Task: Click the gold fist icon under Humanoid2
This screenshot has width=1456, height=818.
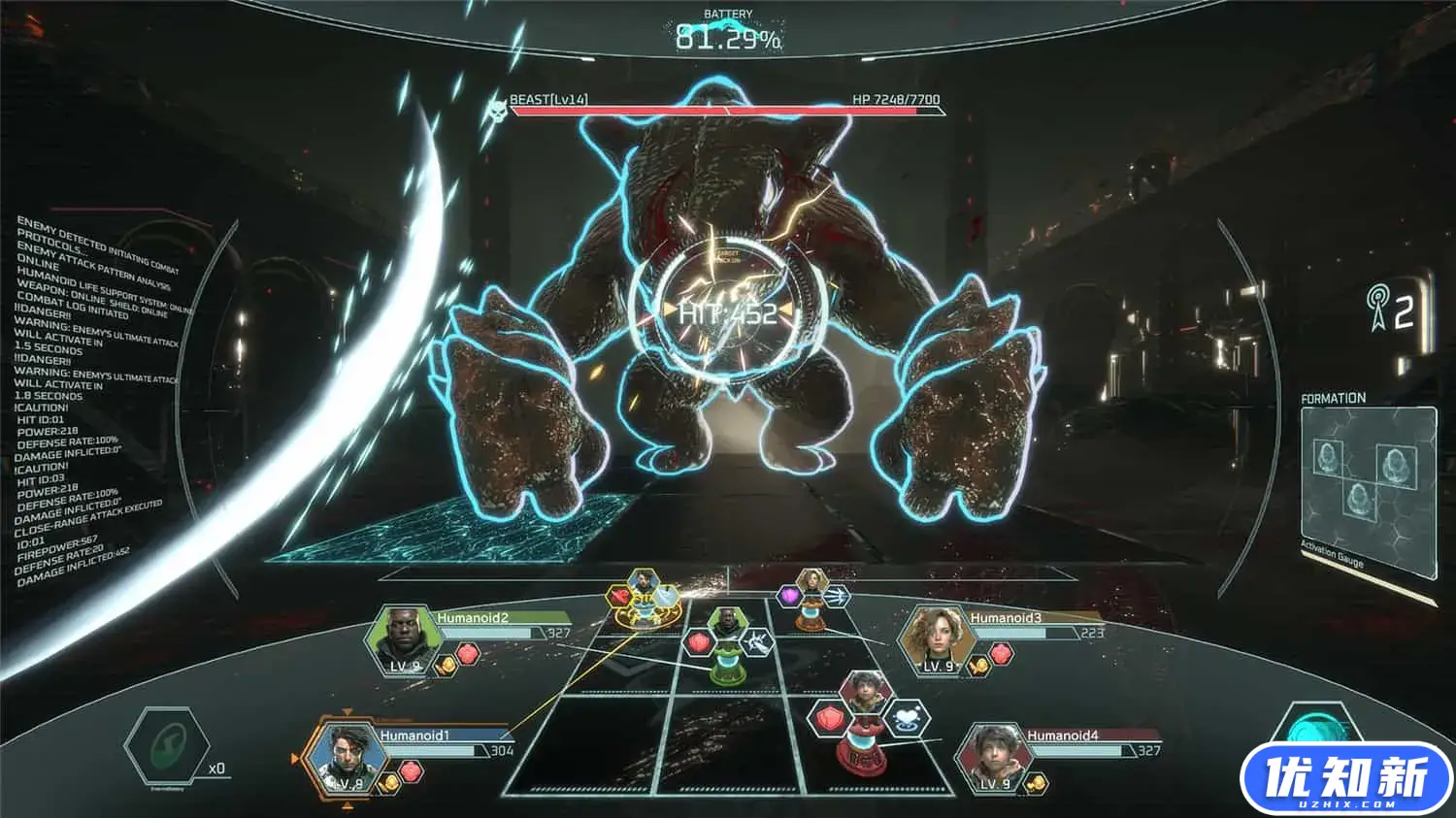Action: [x=446, y=665]
